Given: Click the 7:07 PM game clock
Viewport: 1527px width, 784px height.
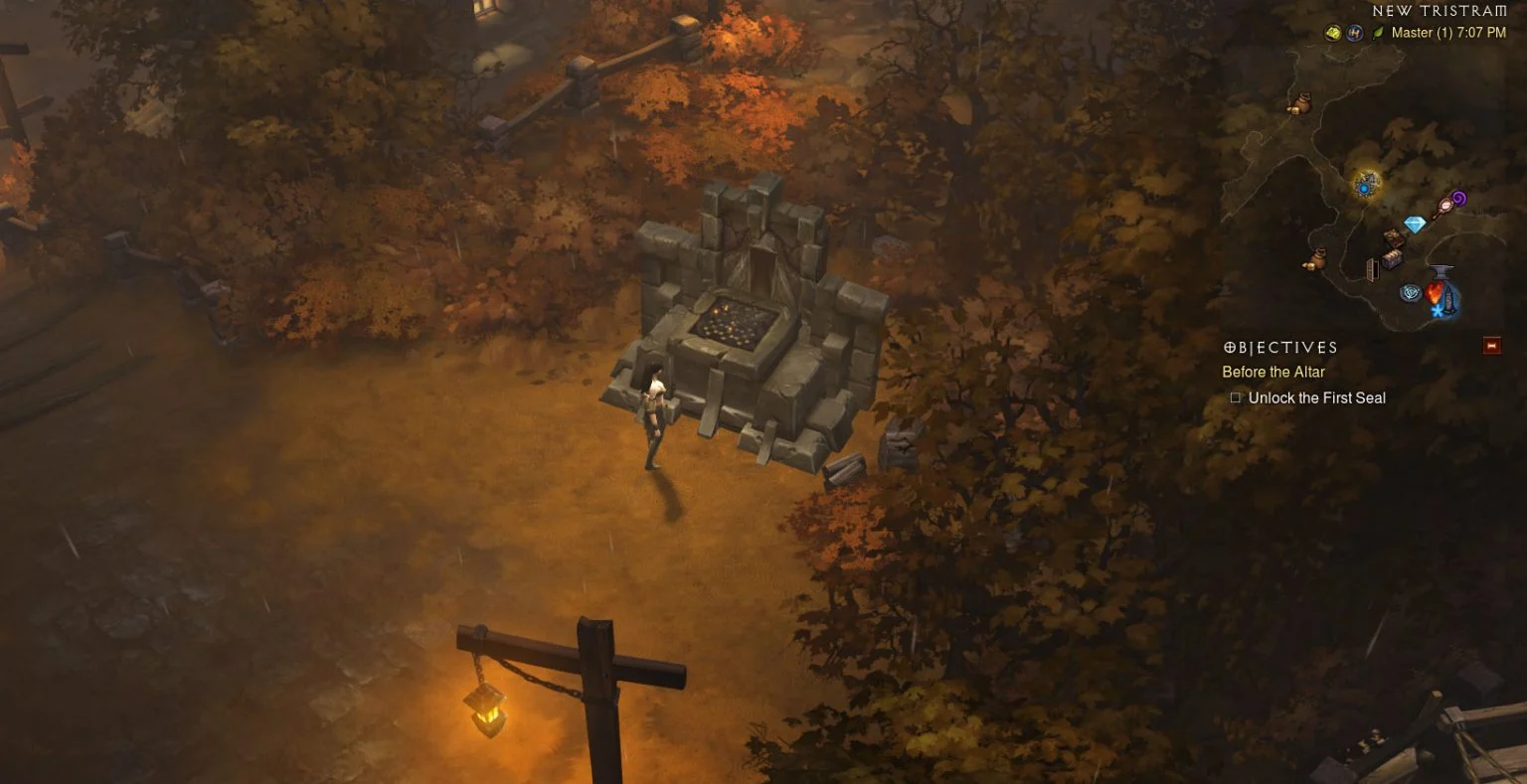Looking at the screenshot, I should [x=1480, y=32].
